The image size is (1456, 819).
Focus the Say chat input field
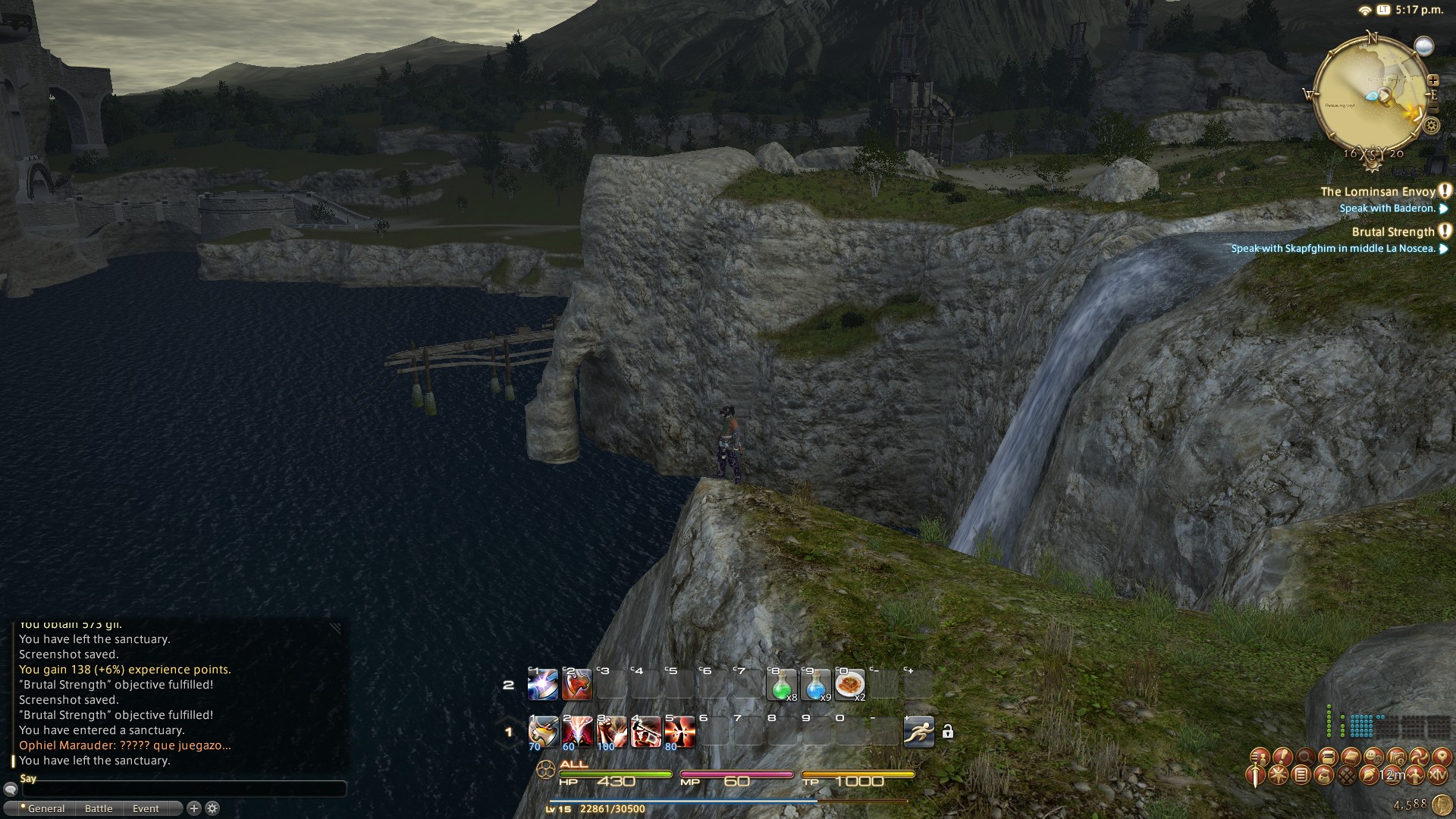[x=182, y=789]
